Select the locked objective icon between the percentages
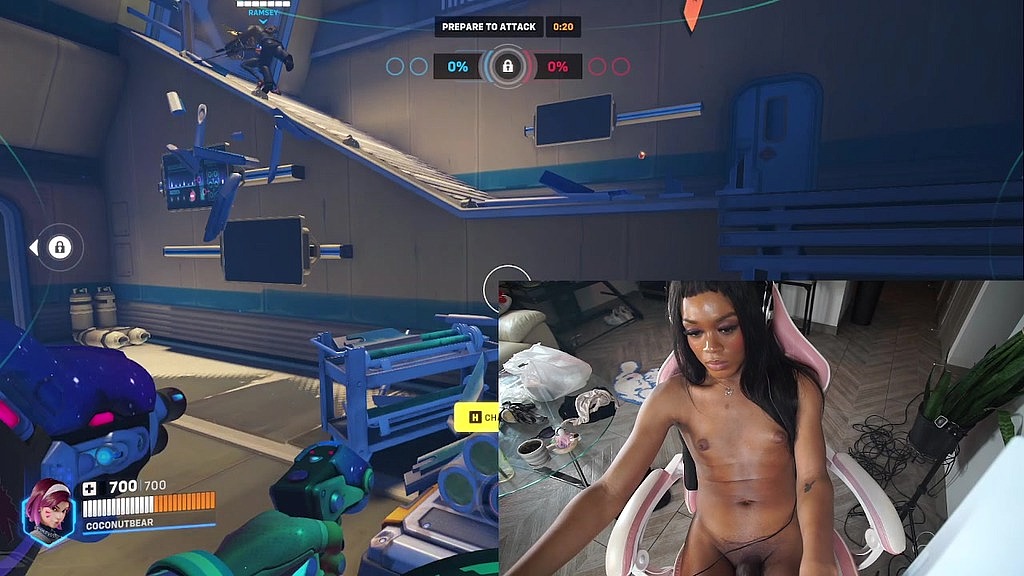 (507, 67)
